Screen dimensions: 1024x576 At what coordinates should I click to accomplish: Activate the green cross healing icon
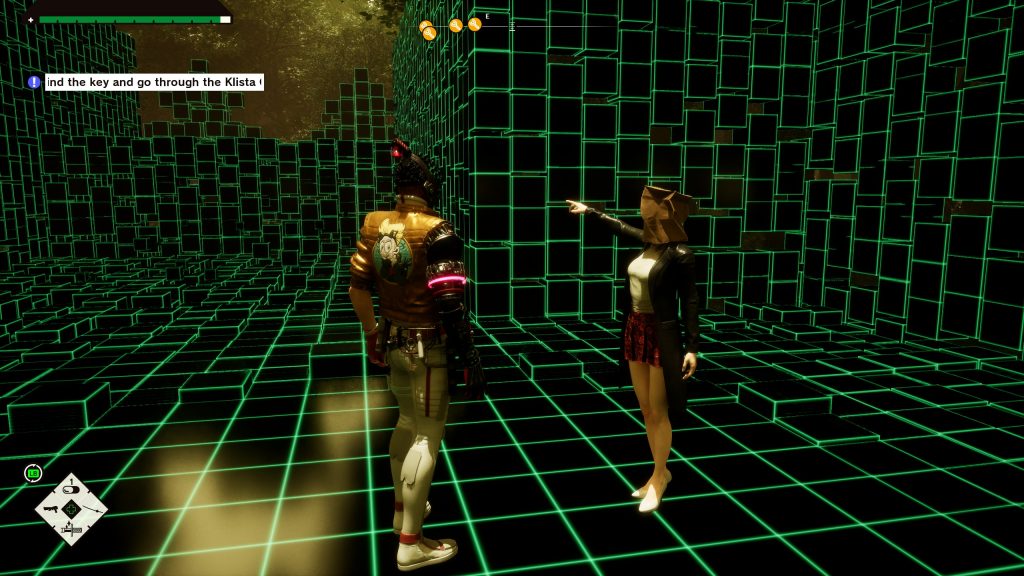point(71,510)
